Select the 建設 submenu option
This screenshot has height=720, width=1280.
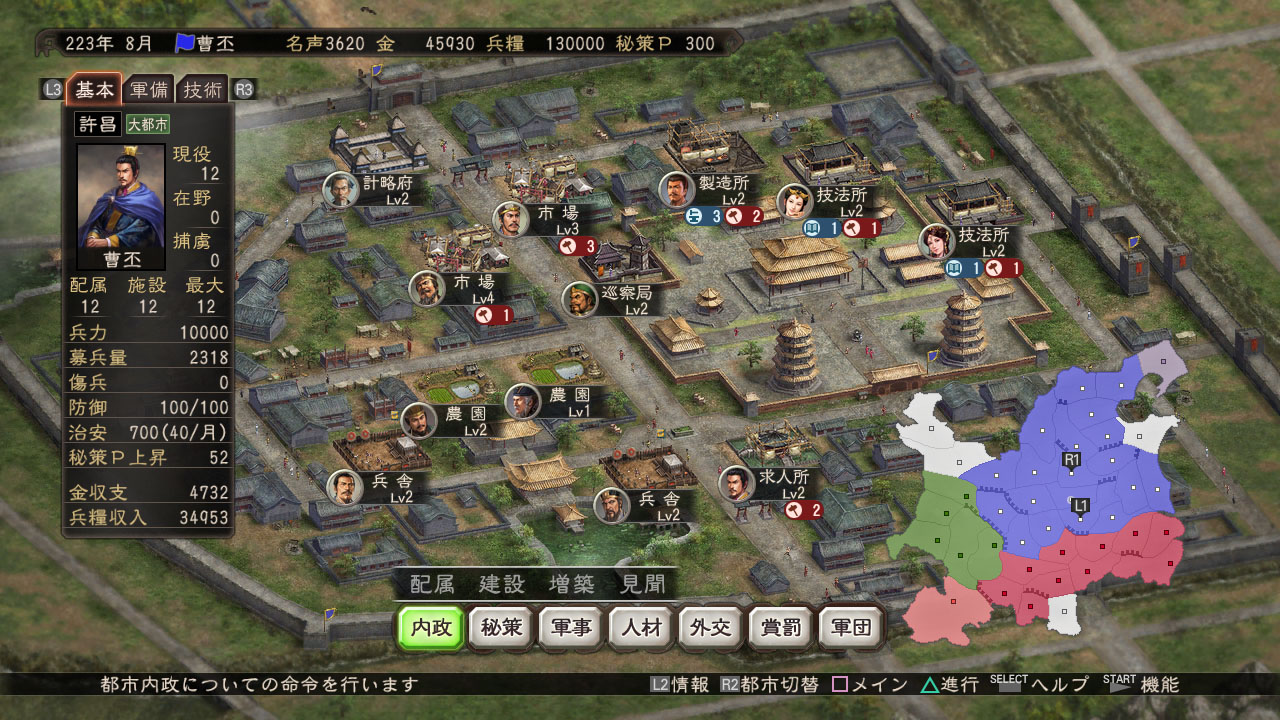tap(501, 584)
